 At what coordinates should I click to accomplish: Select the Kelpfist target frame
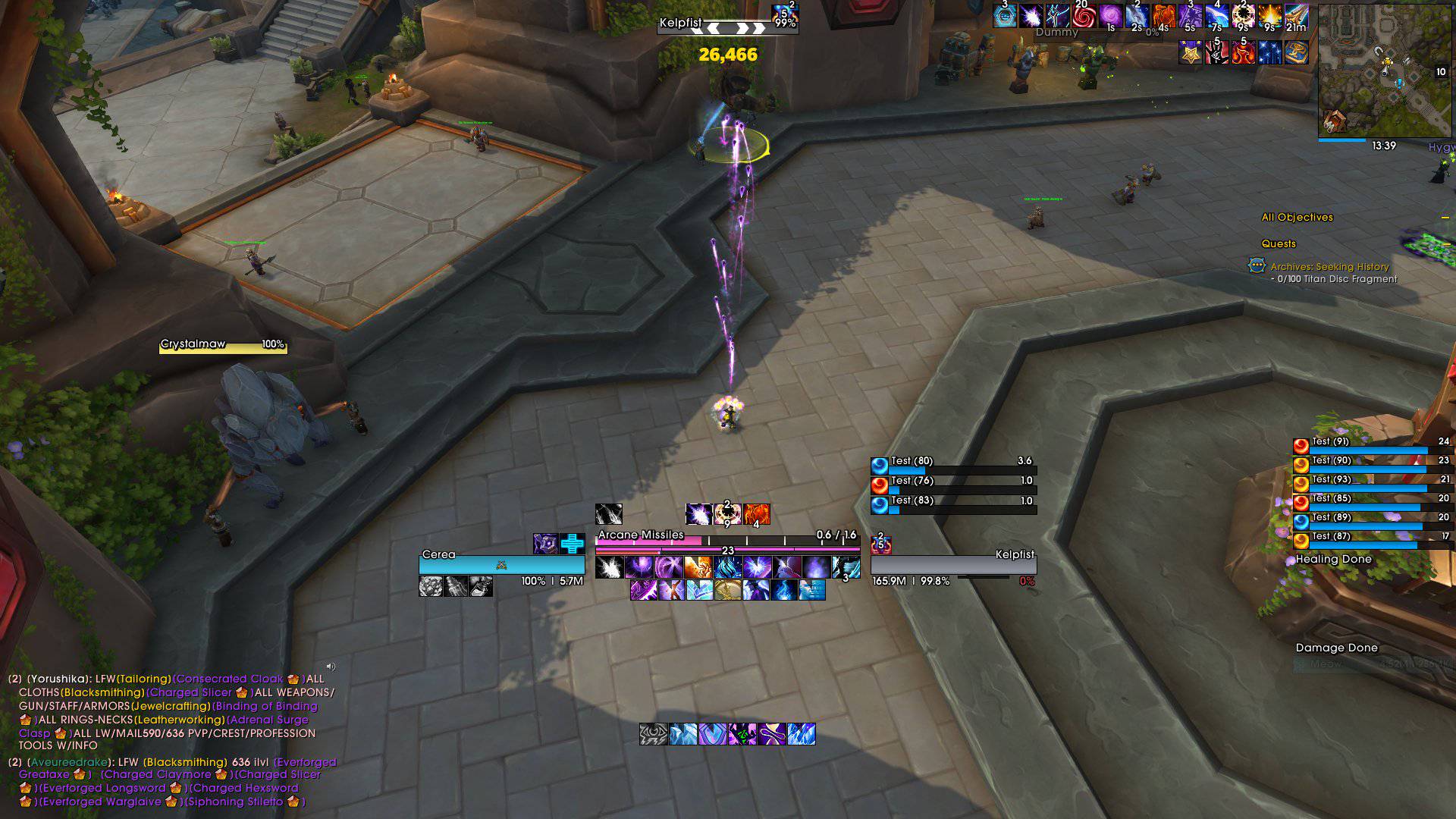[x=953, y=564]
